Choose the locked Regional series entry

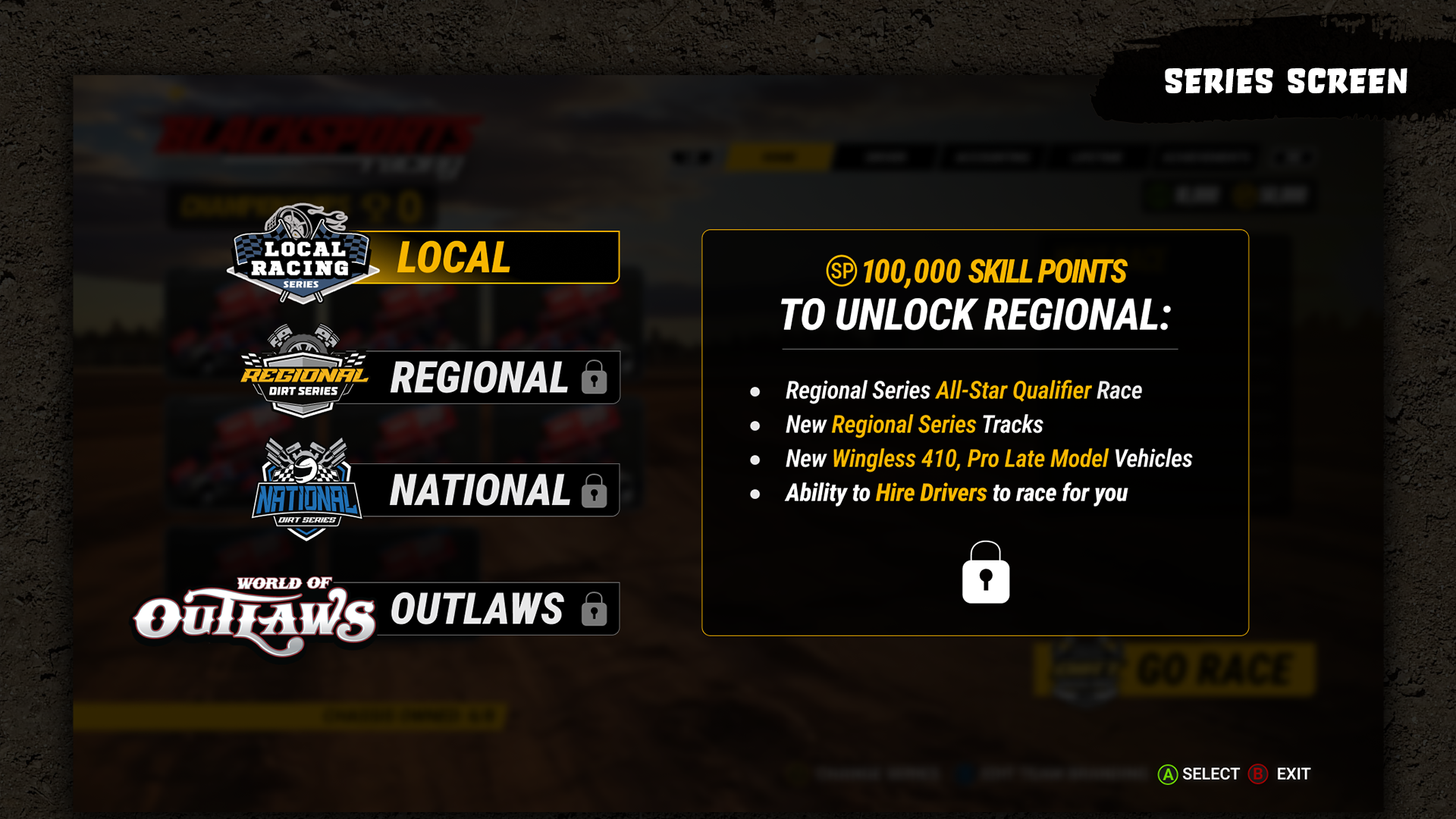pos(485,378)
